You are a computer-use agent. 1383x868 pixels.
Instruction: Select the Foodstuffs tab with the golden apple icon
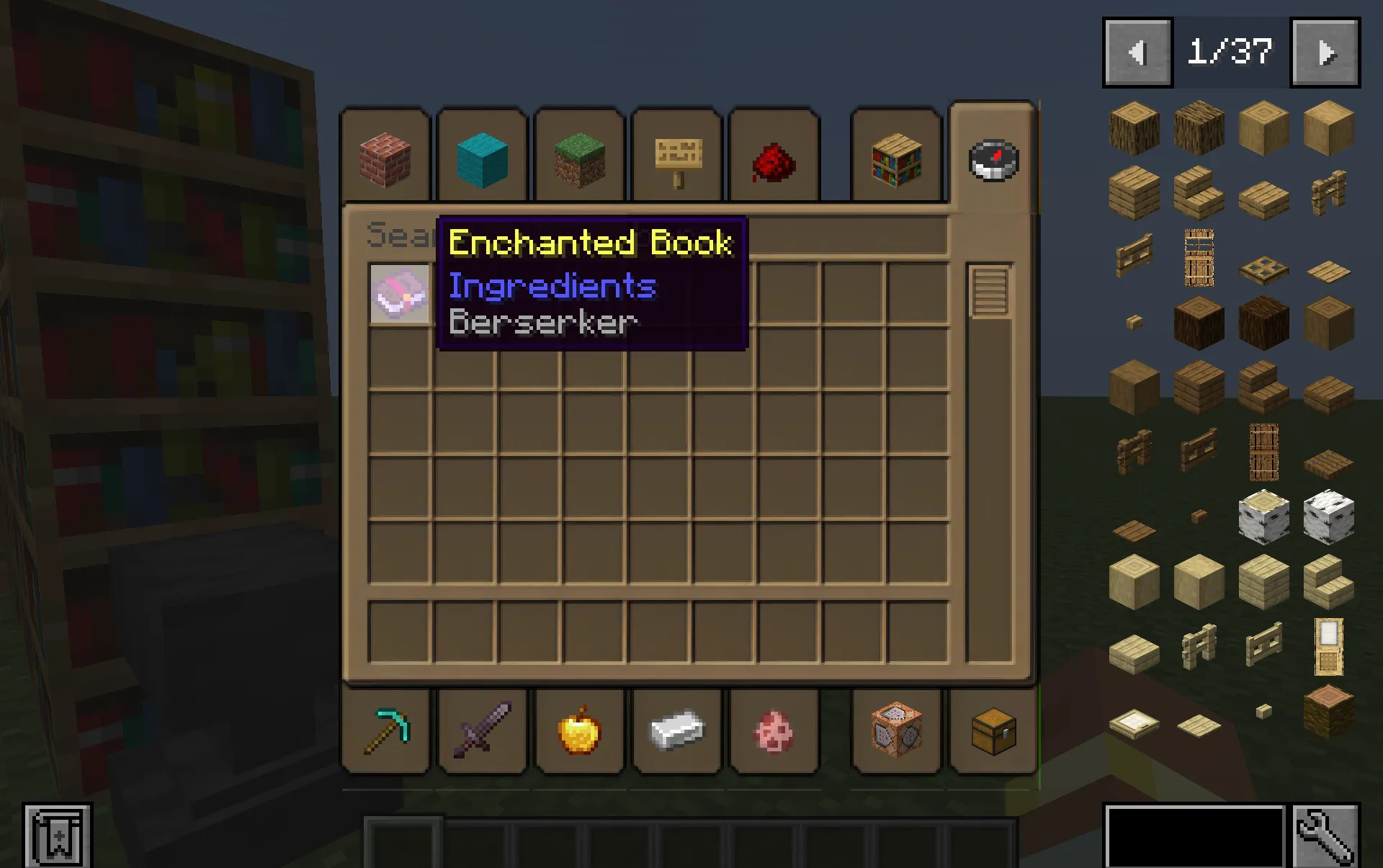[579, 732]
